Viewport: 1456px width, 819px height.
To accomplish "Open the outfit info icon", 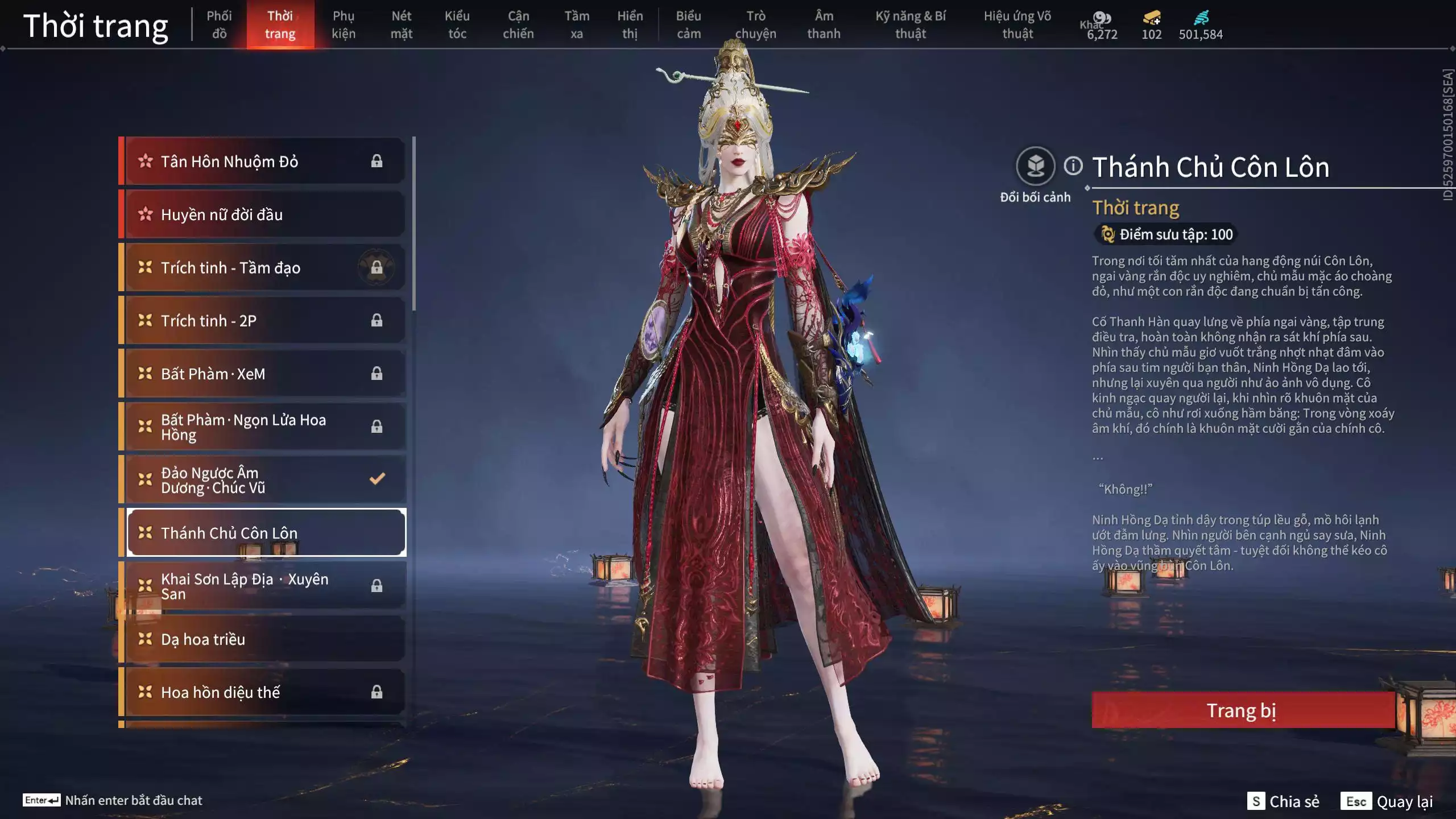I will (x=1073, y=166).
